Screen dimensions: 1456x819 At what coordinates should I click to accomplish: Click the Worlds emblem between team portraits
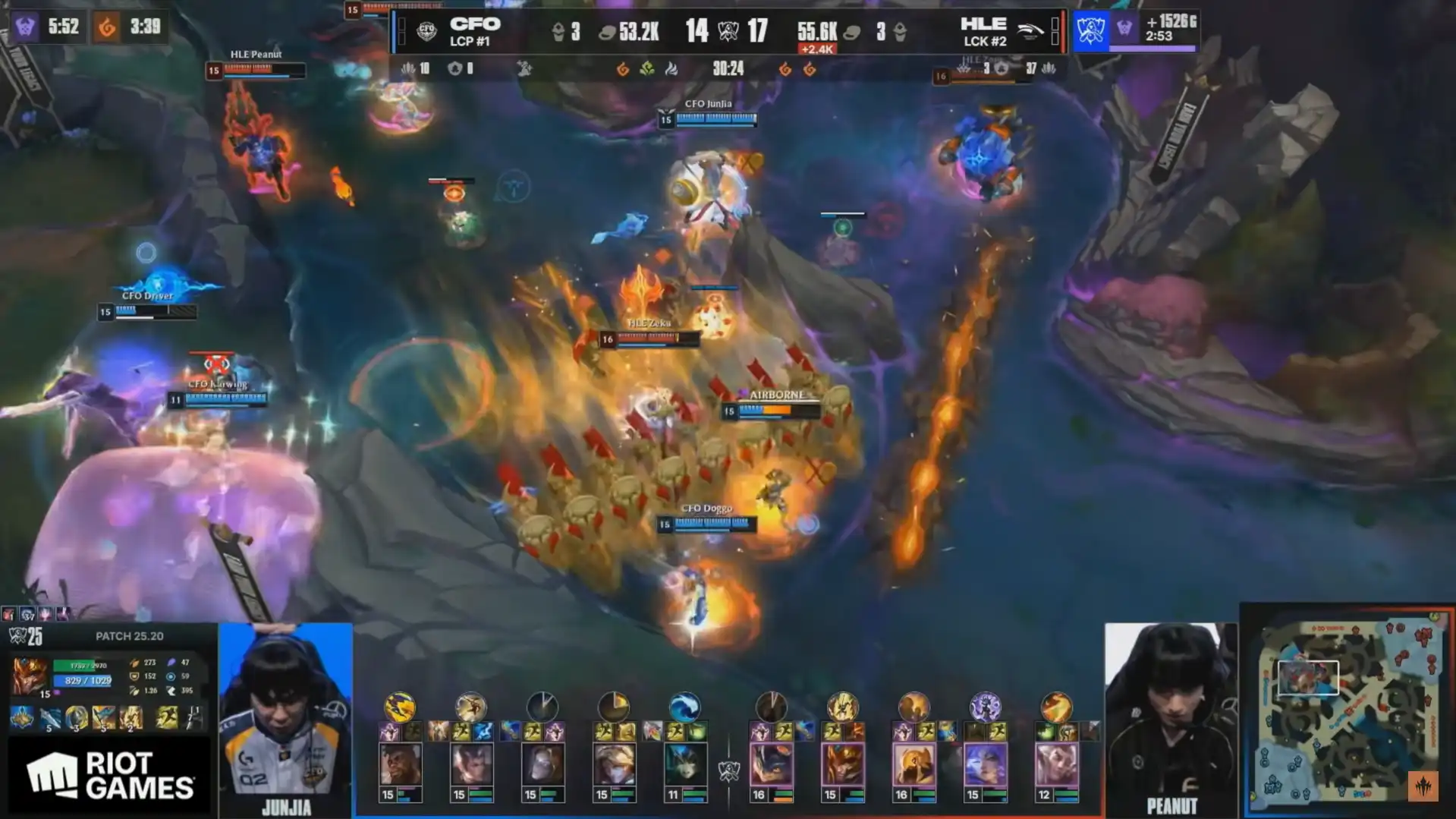point(728,772)
